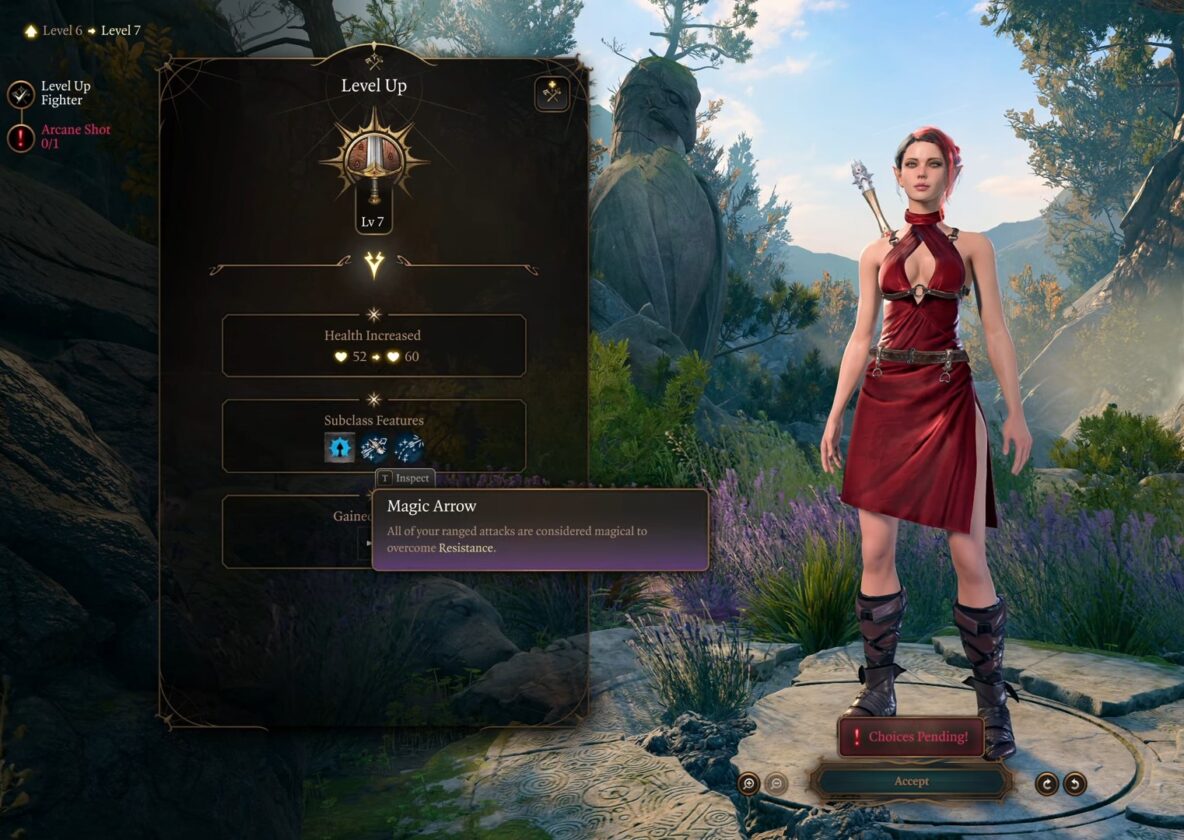
Task: Rotate the character clockwise
Action: click(1046, 784)
